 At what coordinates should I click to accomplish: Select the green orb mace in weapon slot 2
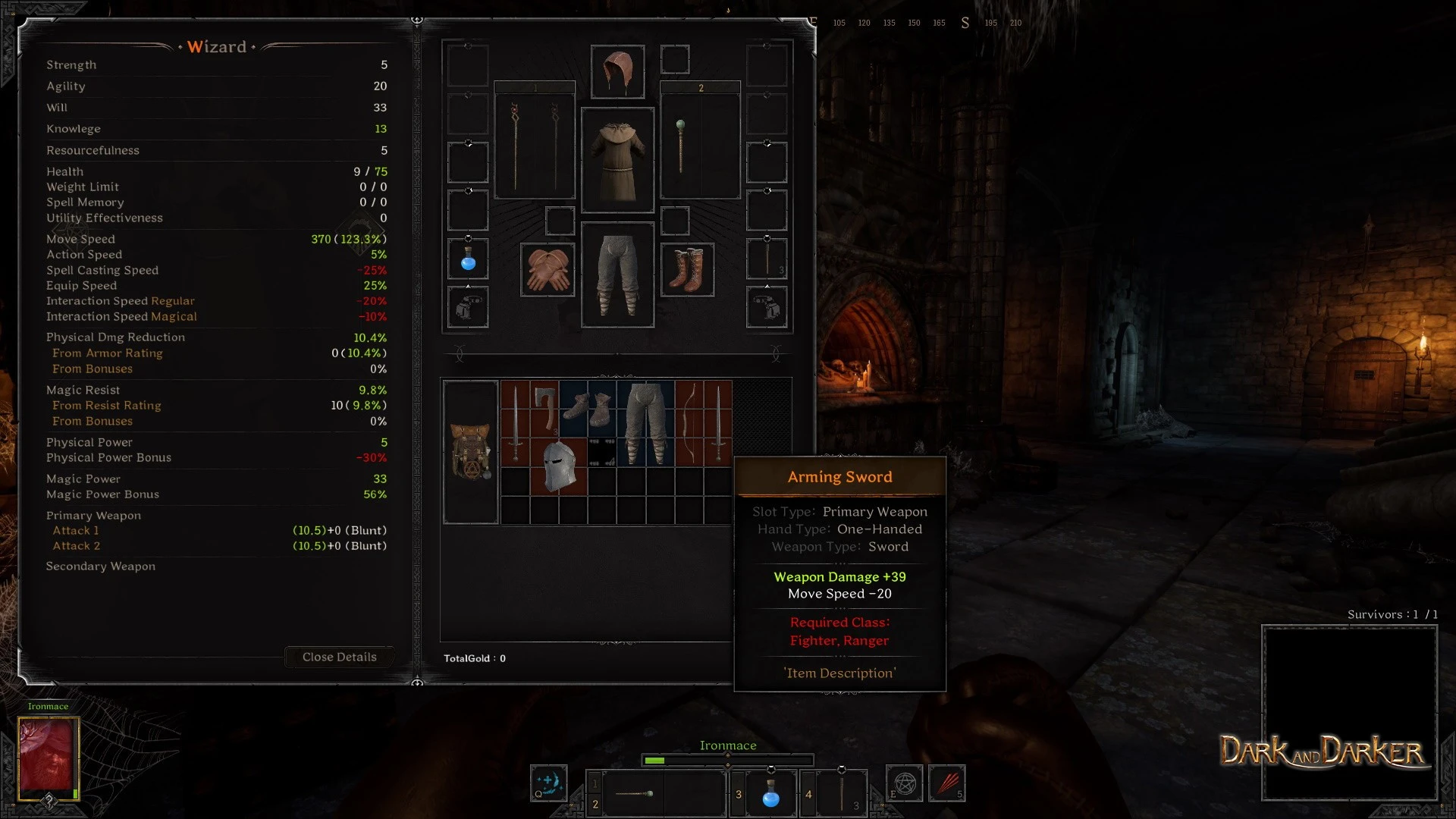[x=681, y=146]
